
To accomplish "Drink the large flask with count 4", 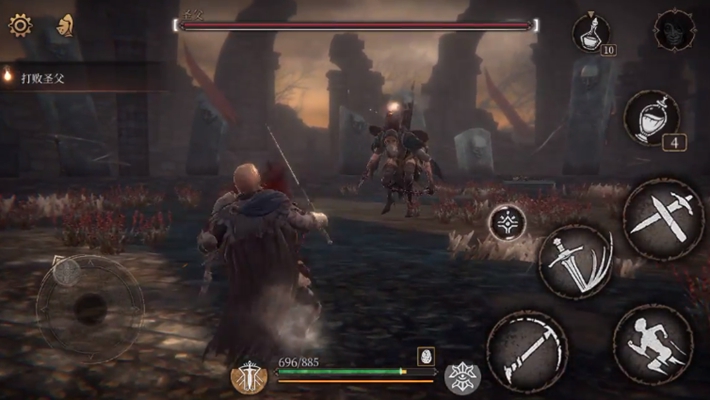I will pos(651,117).
